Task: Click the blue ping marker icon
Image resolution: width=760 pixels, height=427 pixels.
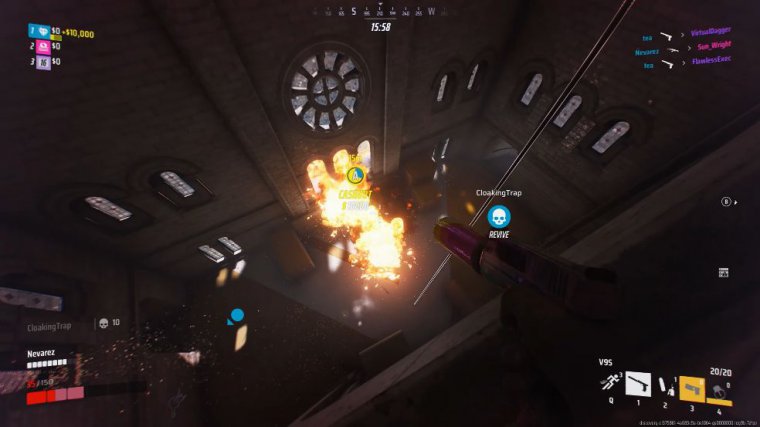Action: [x=237, y=317]
